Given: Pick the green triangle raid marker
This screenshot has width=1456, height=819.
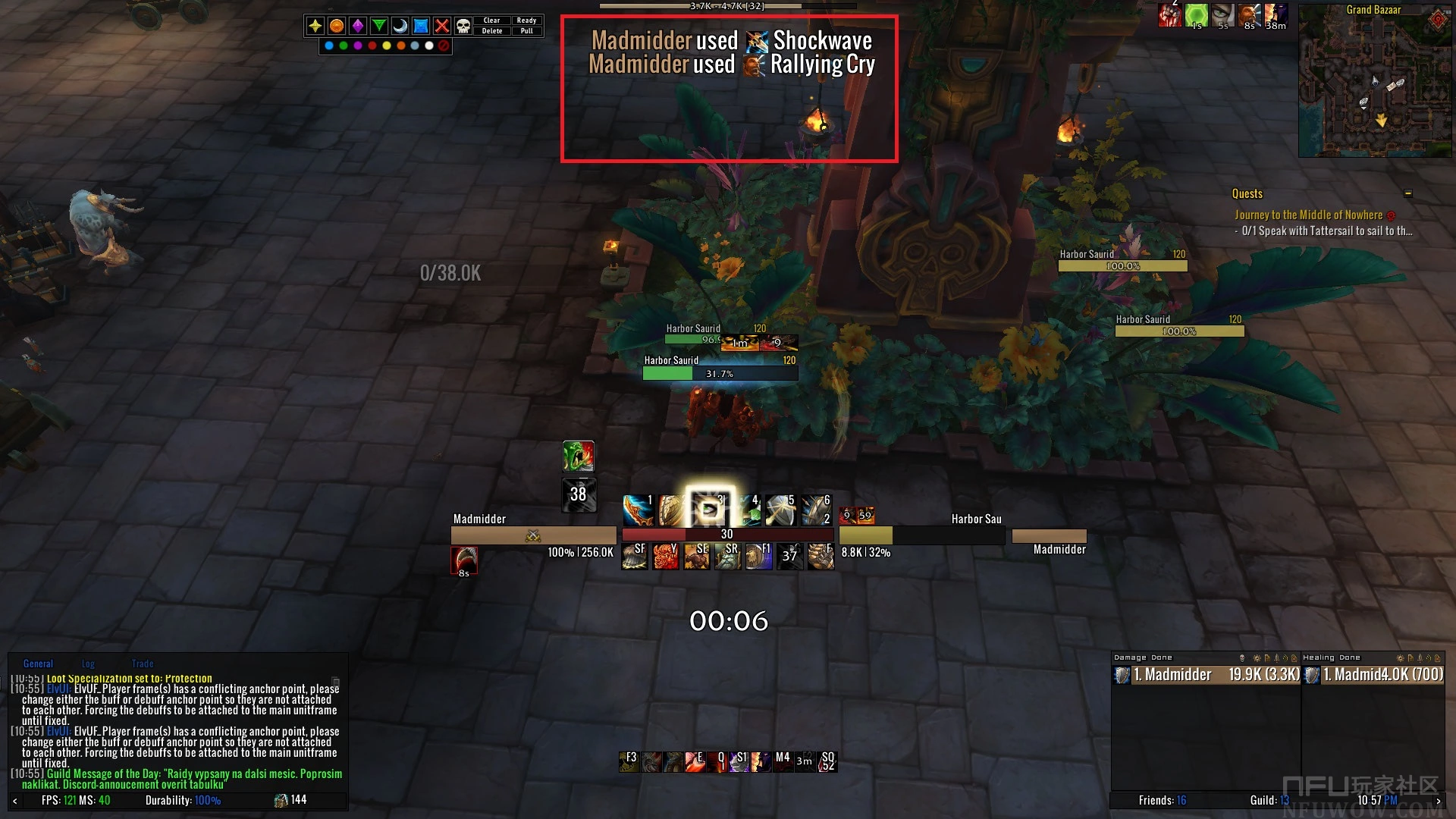Looking at the screenshot, I should (378, 26).
